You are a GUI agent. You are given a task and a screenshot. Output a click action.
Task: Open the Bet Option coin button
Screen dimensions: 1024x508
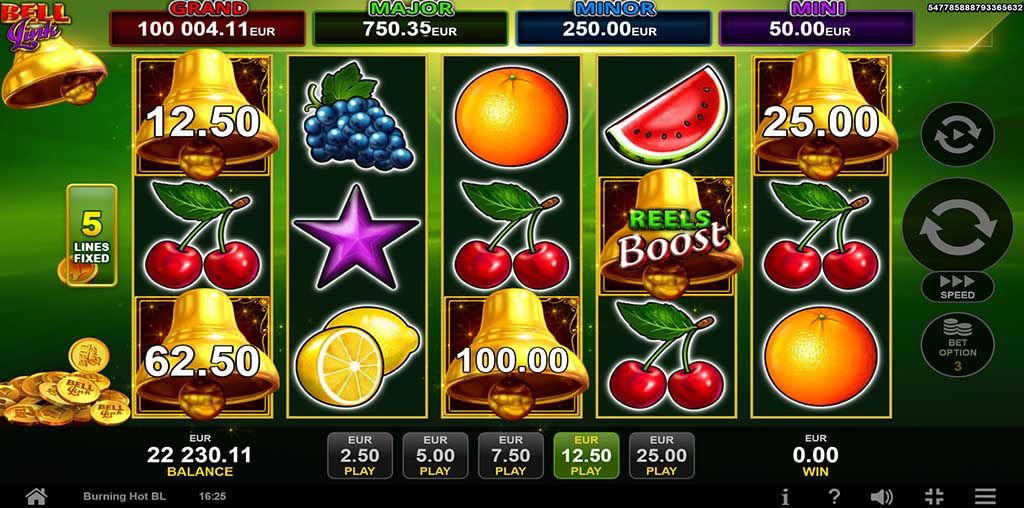[x=957, y=344]
